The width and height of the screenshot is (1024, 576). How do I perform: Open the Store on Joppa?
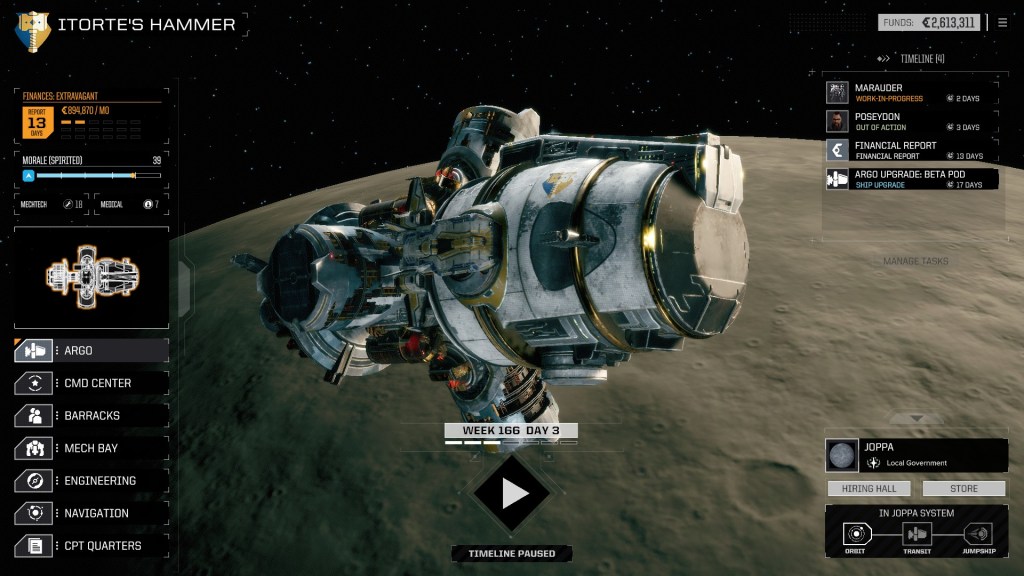pyautogui.click(x=964, y=489)
